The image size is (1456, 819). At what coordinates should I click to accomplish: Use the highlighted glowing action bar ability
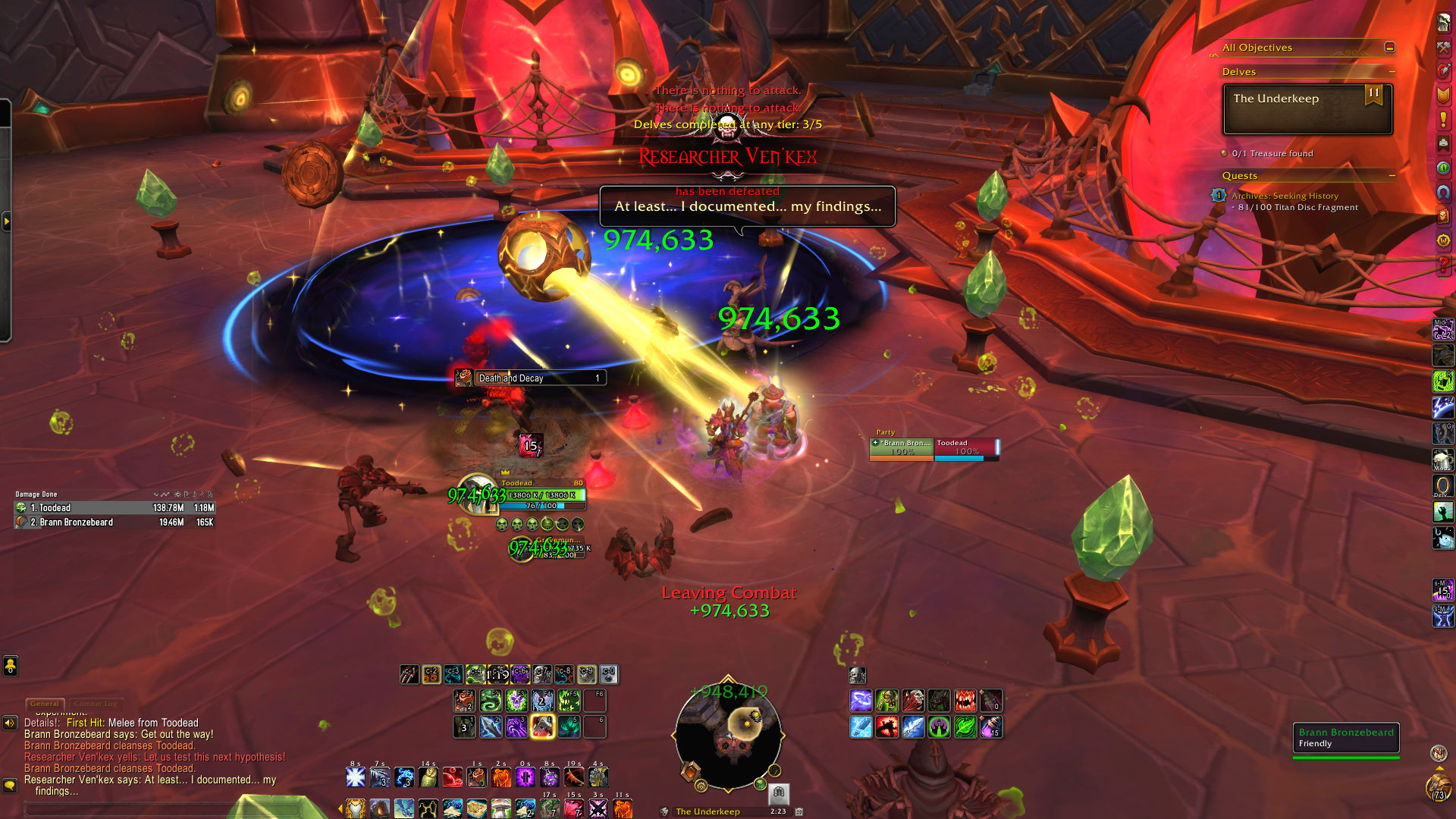click(x=542, y=726)
